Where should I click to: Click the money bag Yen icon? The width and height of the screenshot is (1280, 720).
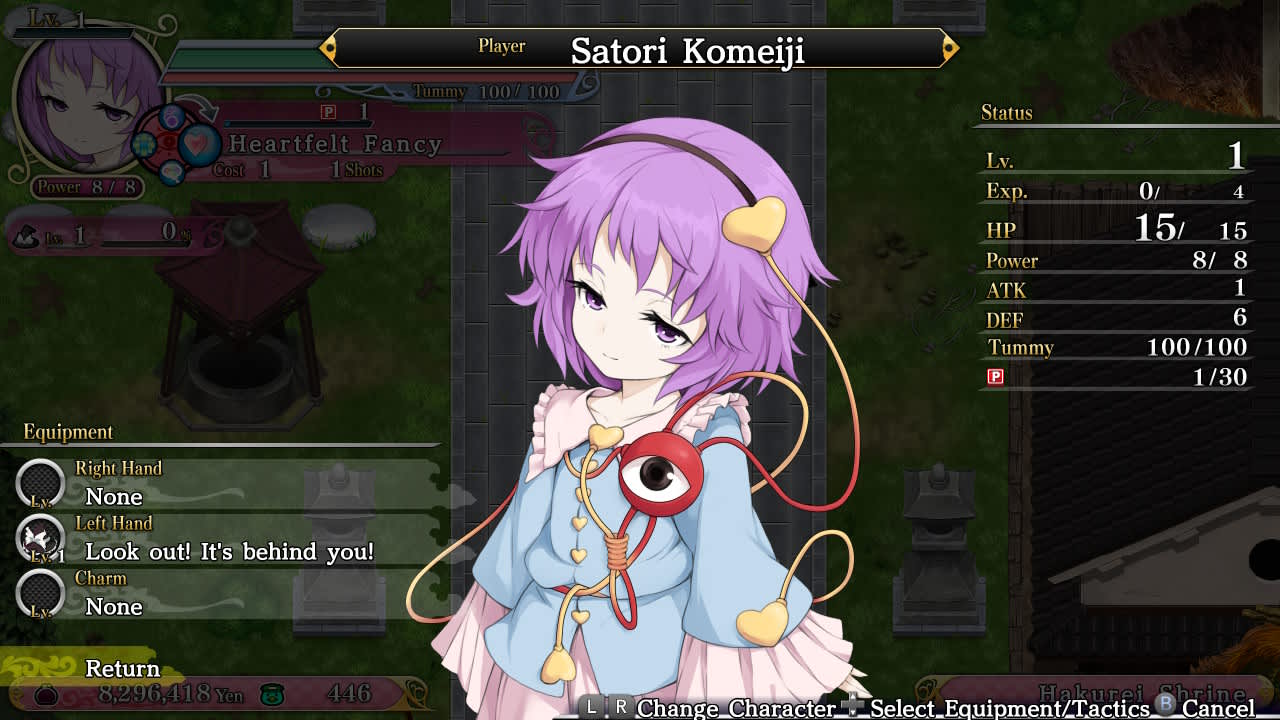[47, 694]
